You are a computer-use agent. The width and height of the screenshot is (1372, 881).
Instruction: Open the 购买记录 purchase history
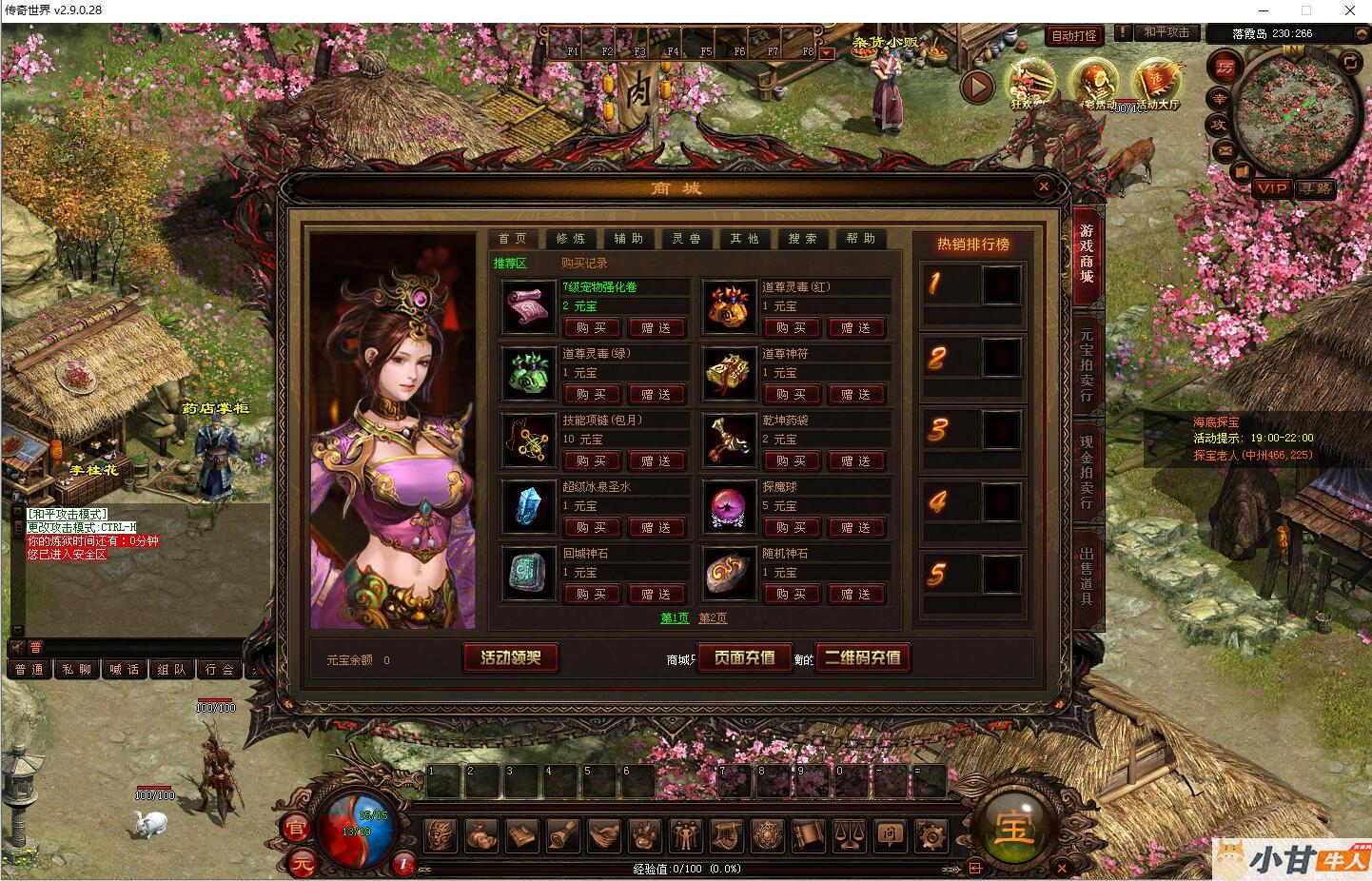[583, 264]
